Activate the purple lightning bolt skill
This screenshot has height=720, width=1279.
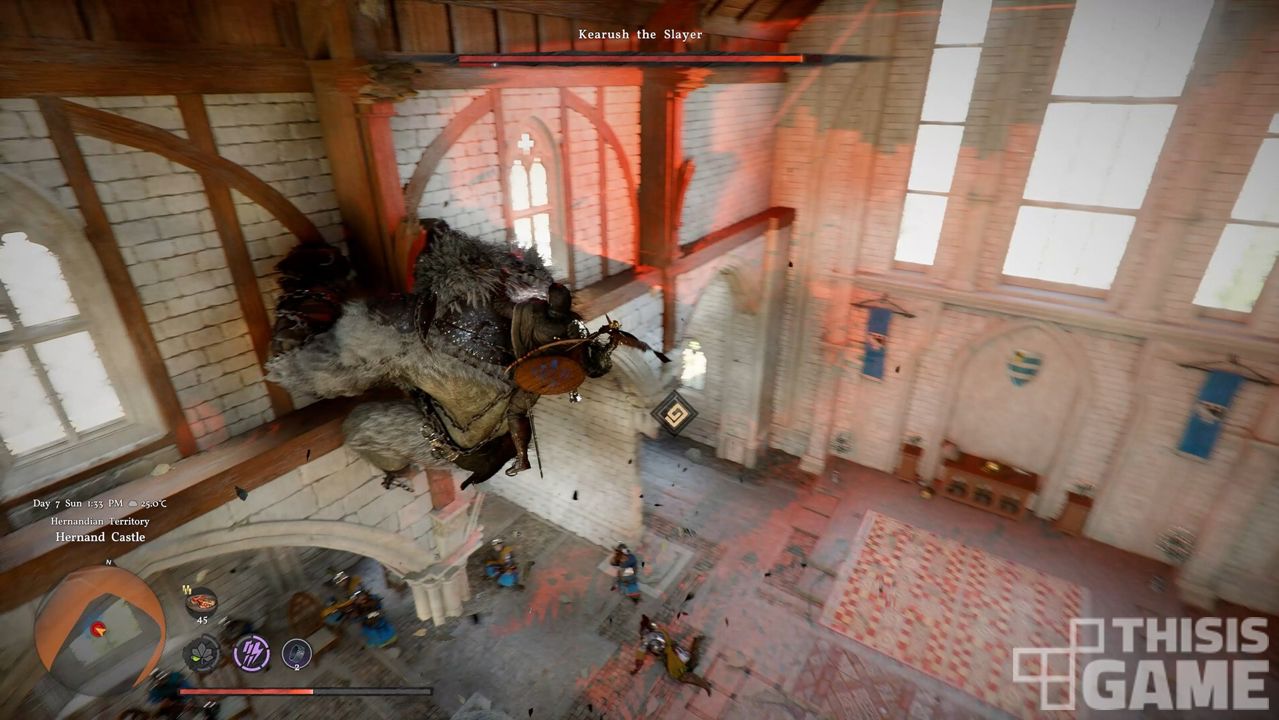coord(251,654)
